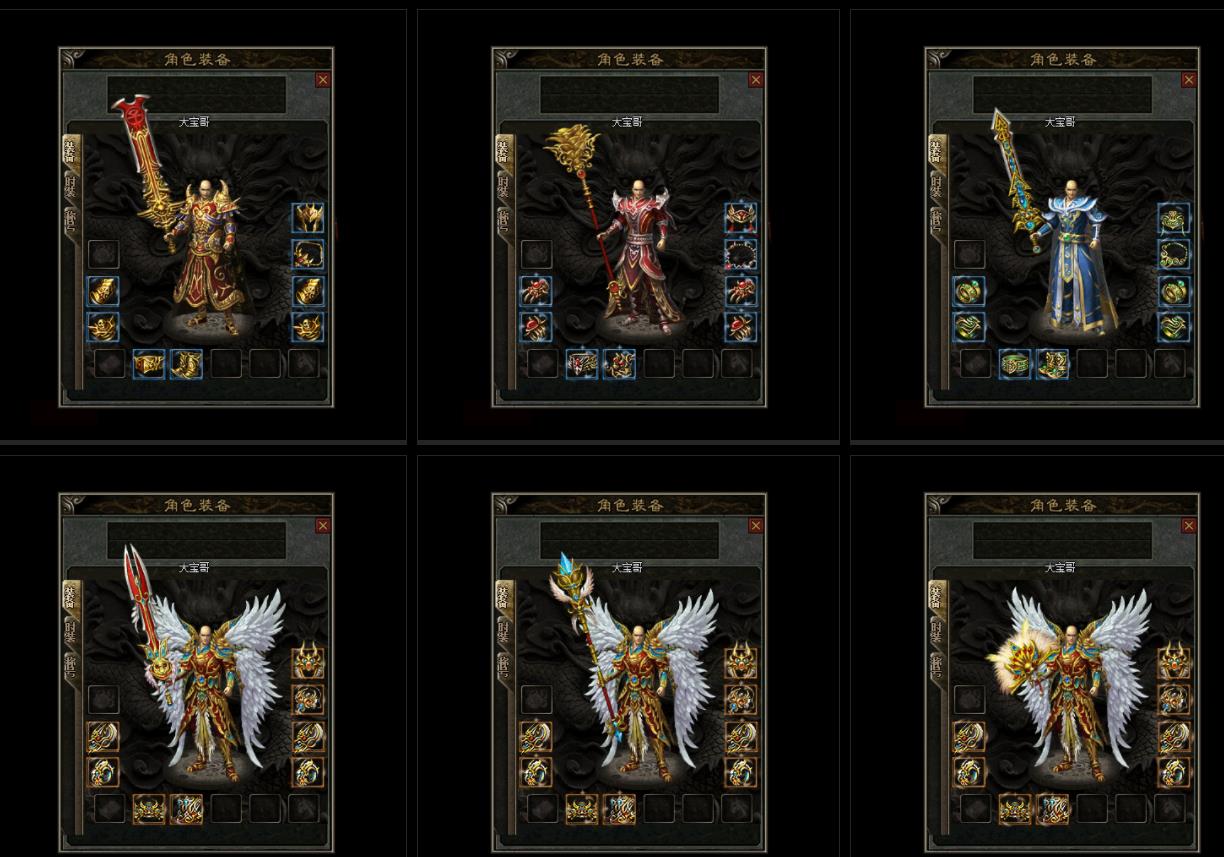Click the boots in the winged red-greatsword panel
The image size is (1224, 857).
pos(186,808)
